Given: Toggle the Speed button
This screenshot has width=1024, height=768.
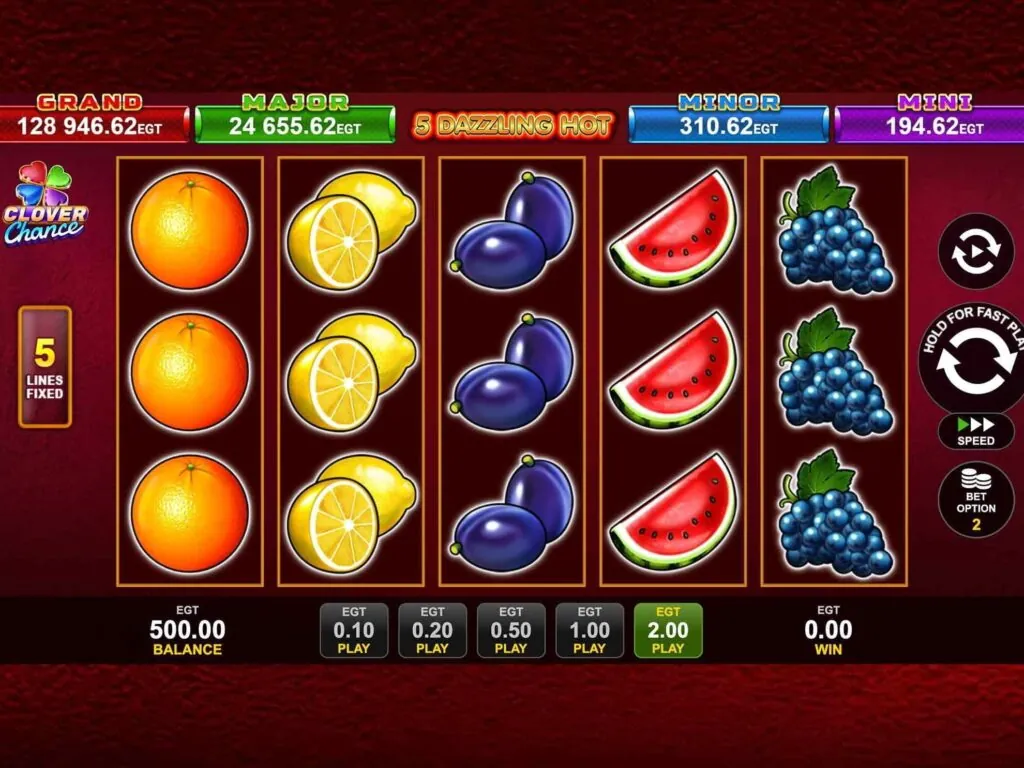Looking at the screenshot, I should [x=975, y=431].
